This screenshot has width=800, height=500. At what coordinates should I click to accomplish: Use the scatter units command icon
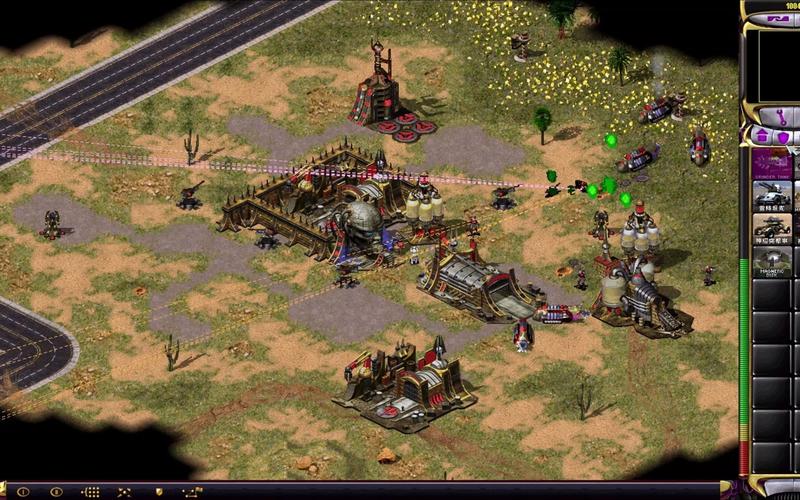pyautogui.click(x=124, y=492)
